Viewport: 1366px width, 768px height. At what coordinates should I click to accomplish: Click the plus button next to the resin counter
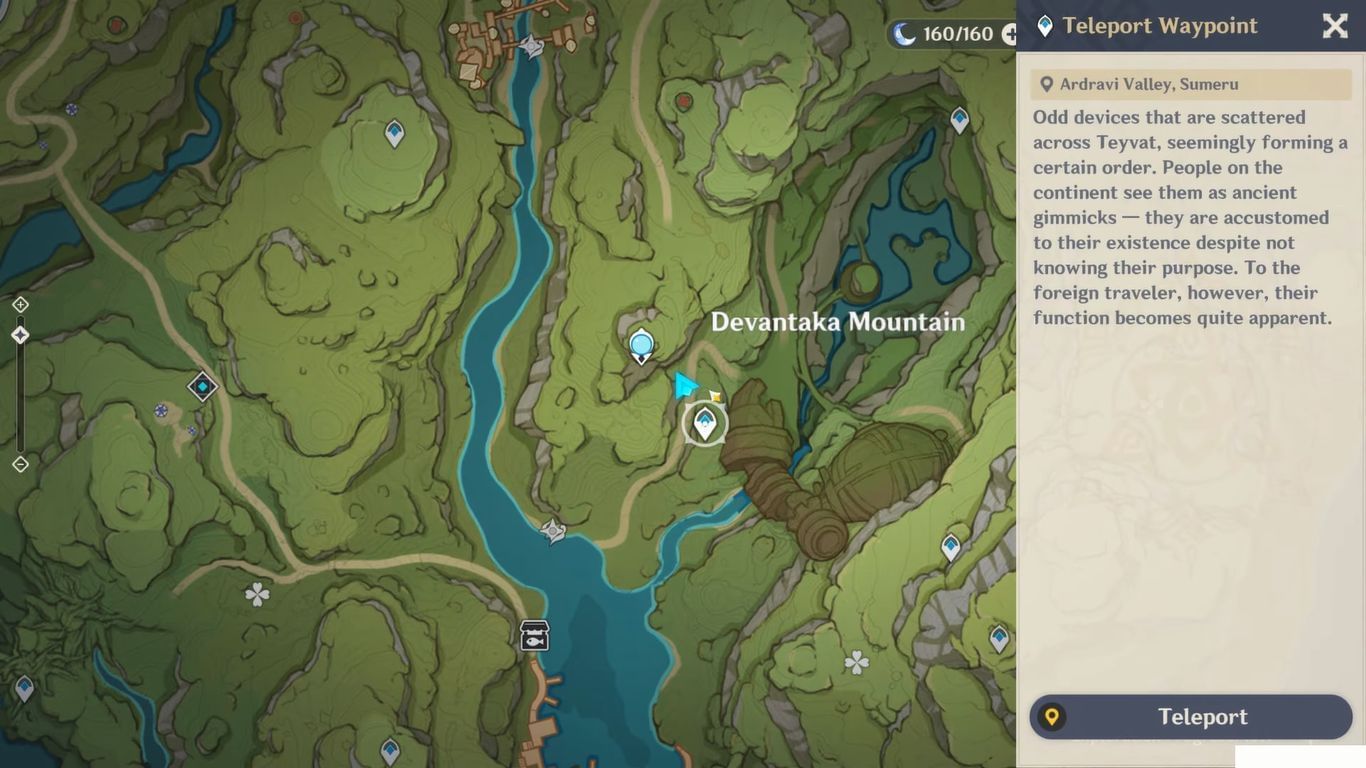point(1012,33)
